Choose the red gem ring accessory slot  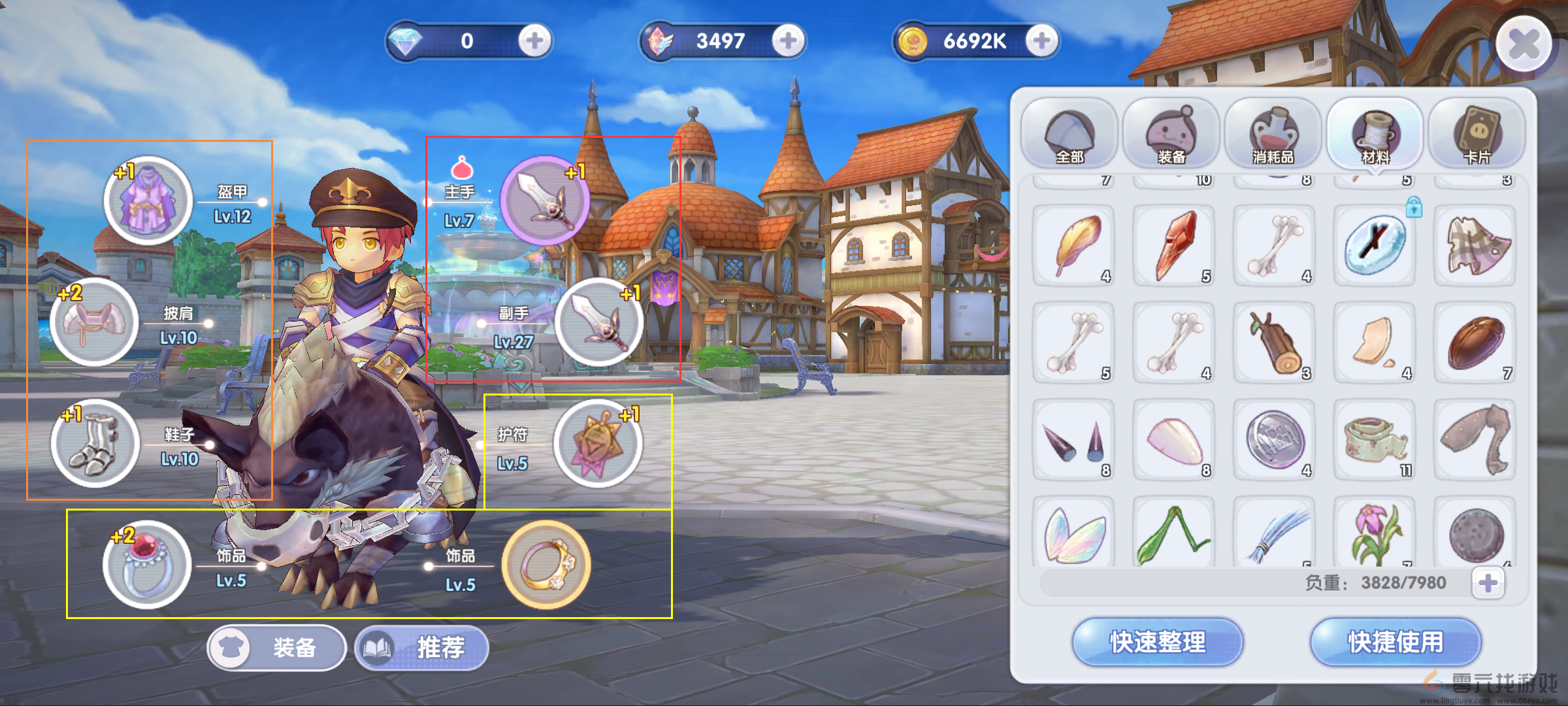coord(147,565)
